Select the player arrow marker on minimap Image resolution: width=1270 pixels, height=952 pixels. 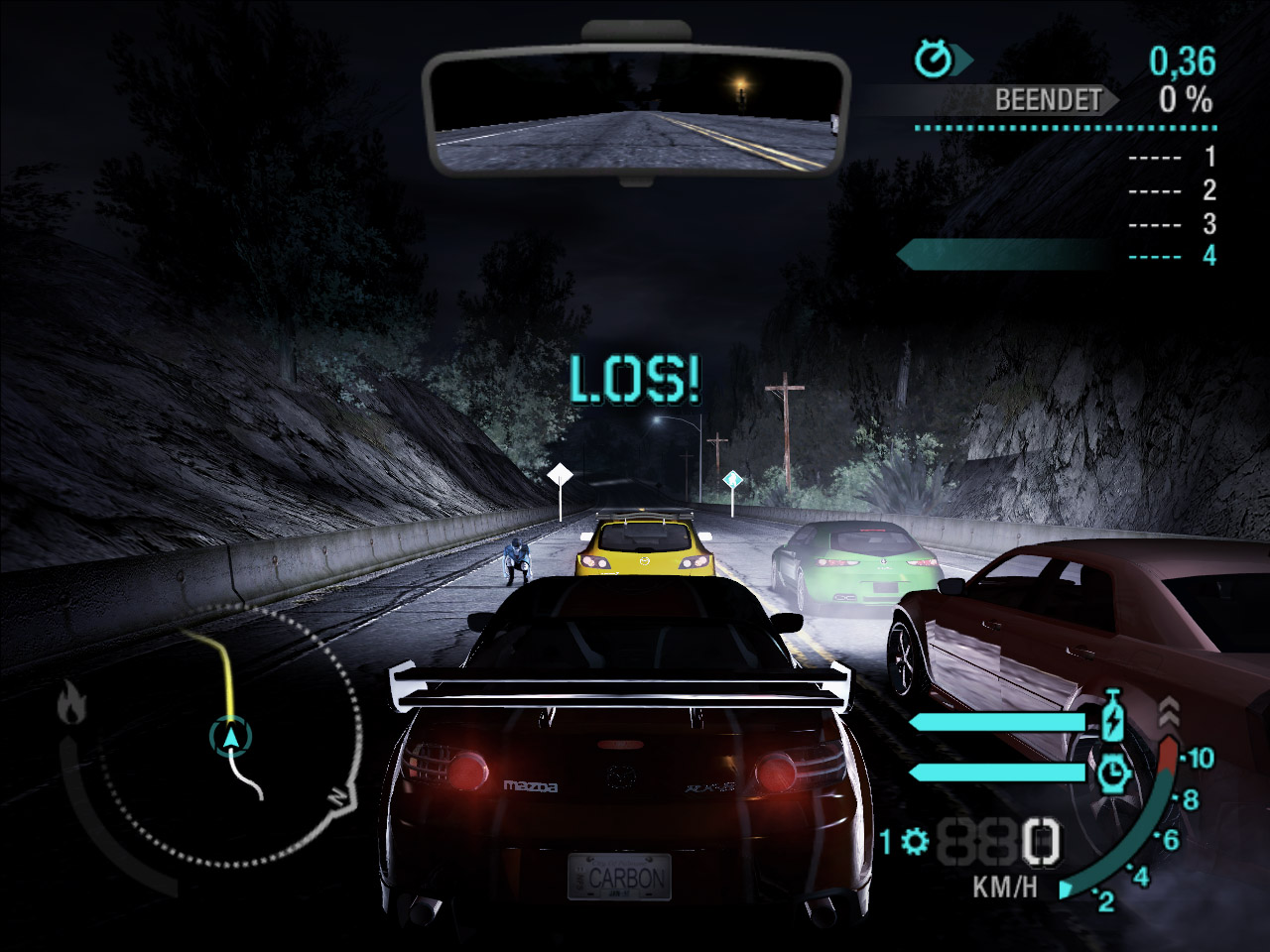(x=231, y=737)
